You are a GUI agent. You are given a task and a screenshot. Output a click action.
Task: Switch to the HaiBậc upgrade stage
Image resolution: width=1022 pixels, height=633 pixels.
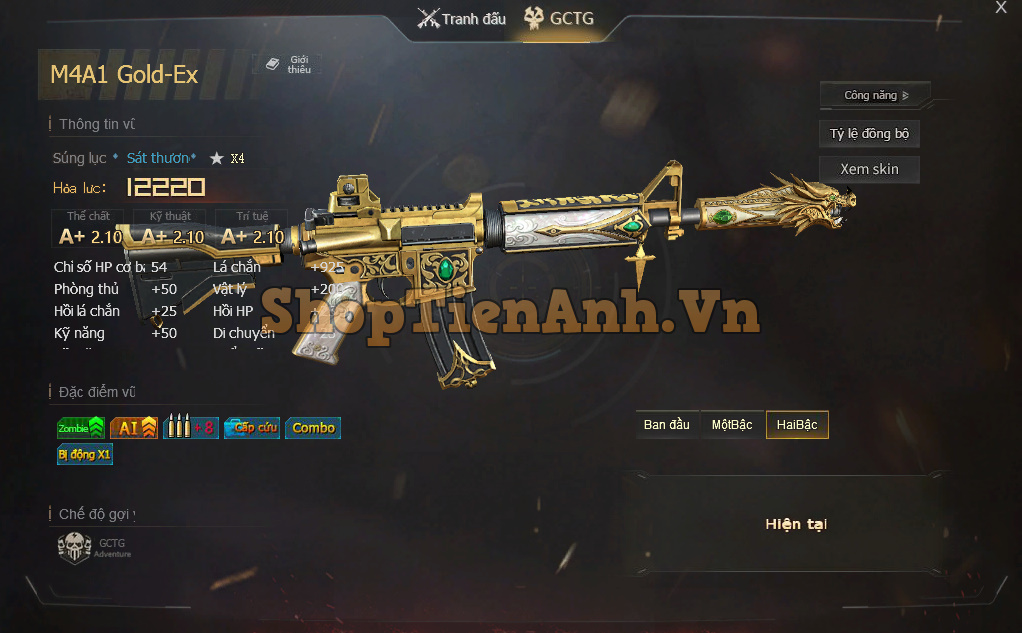click(x=797, y=425)
